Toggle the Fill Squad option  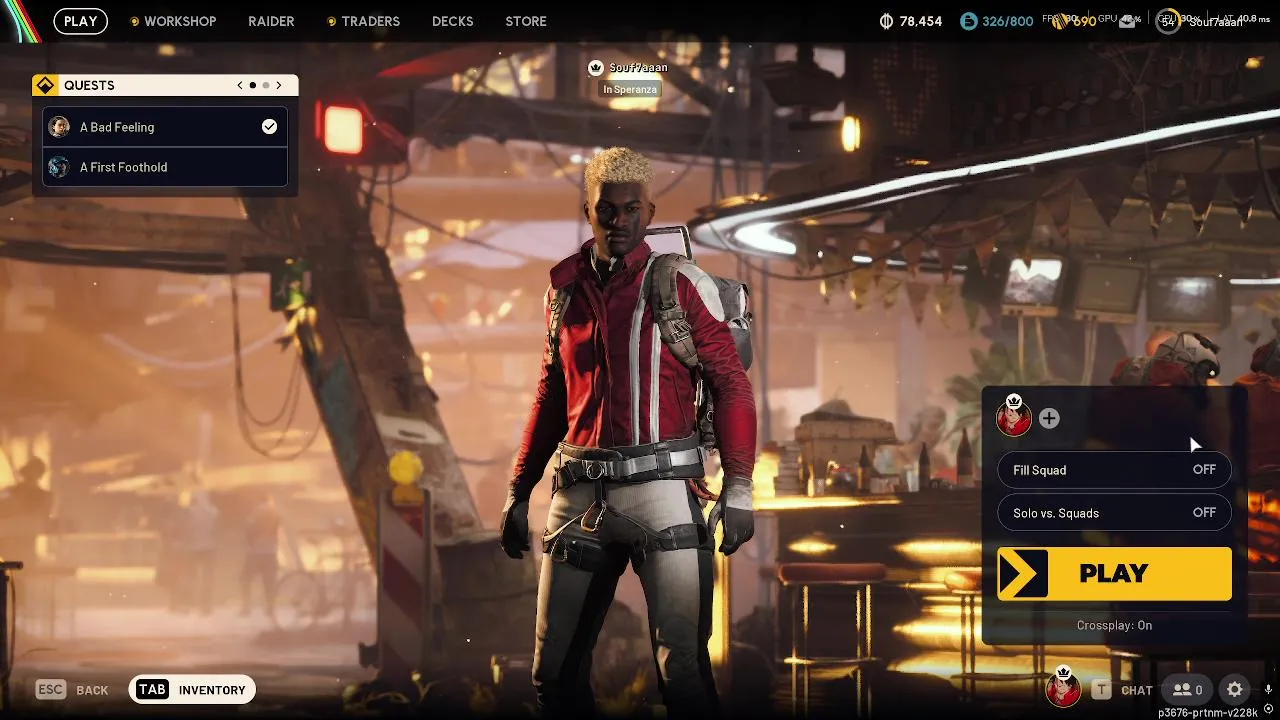tap(1114, 470)
